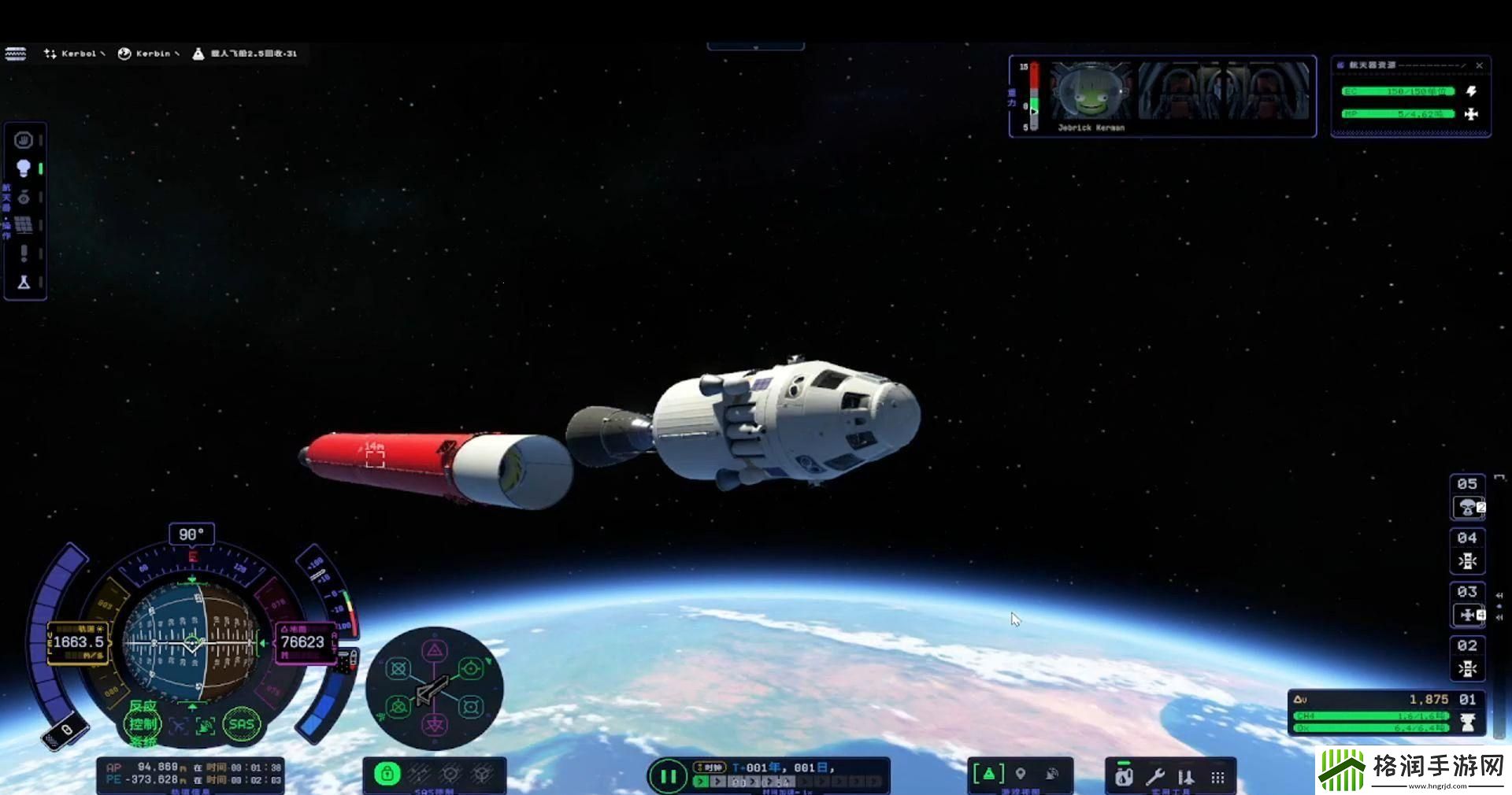Enable the green SAS stability lock

387,775
